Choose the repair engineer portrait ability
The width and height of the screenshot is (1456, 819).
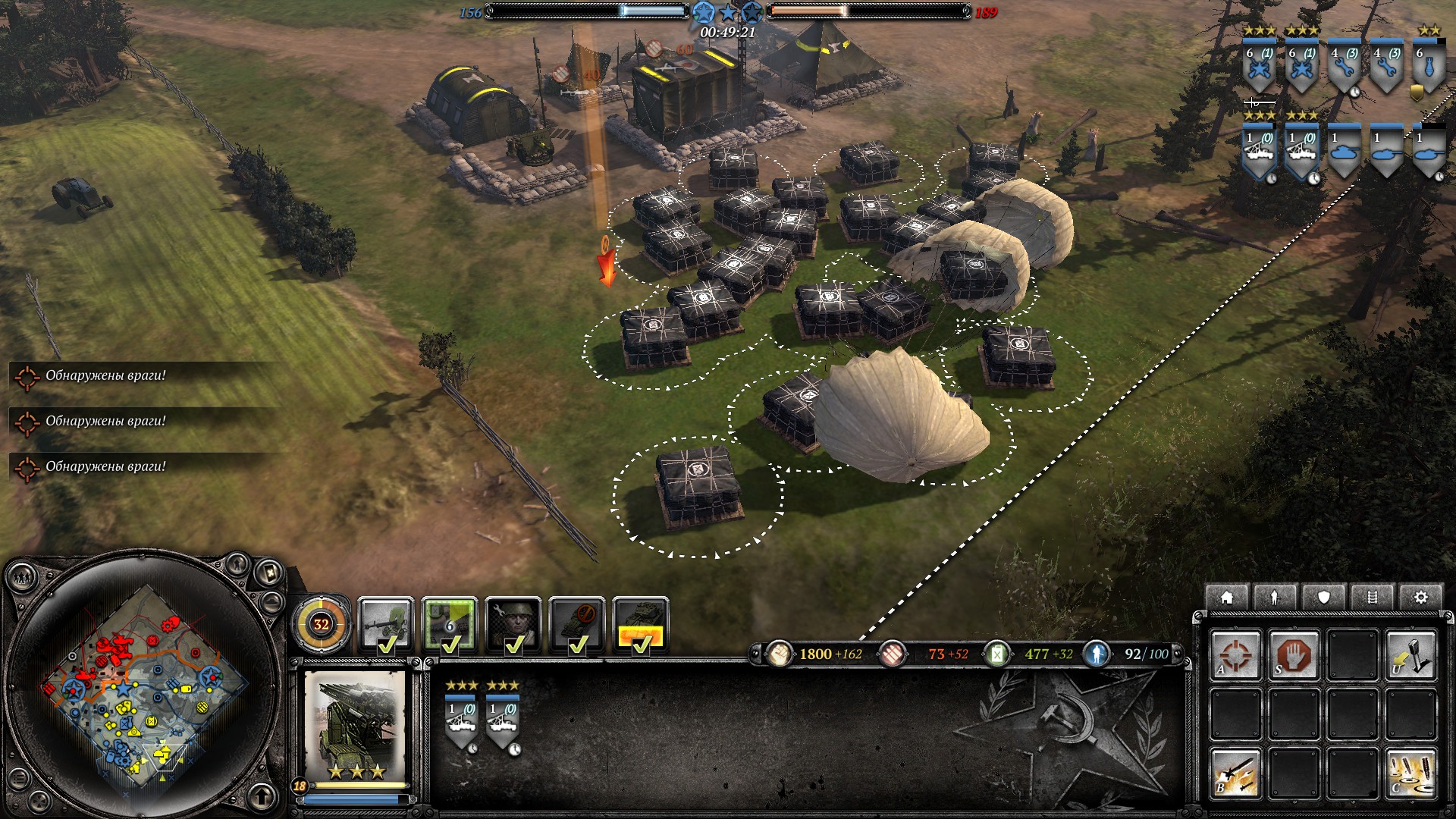[513, 625]
